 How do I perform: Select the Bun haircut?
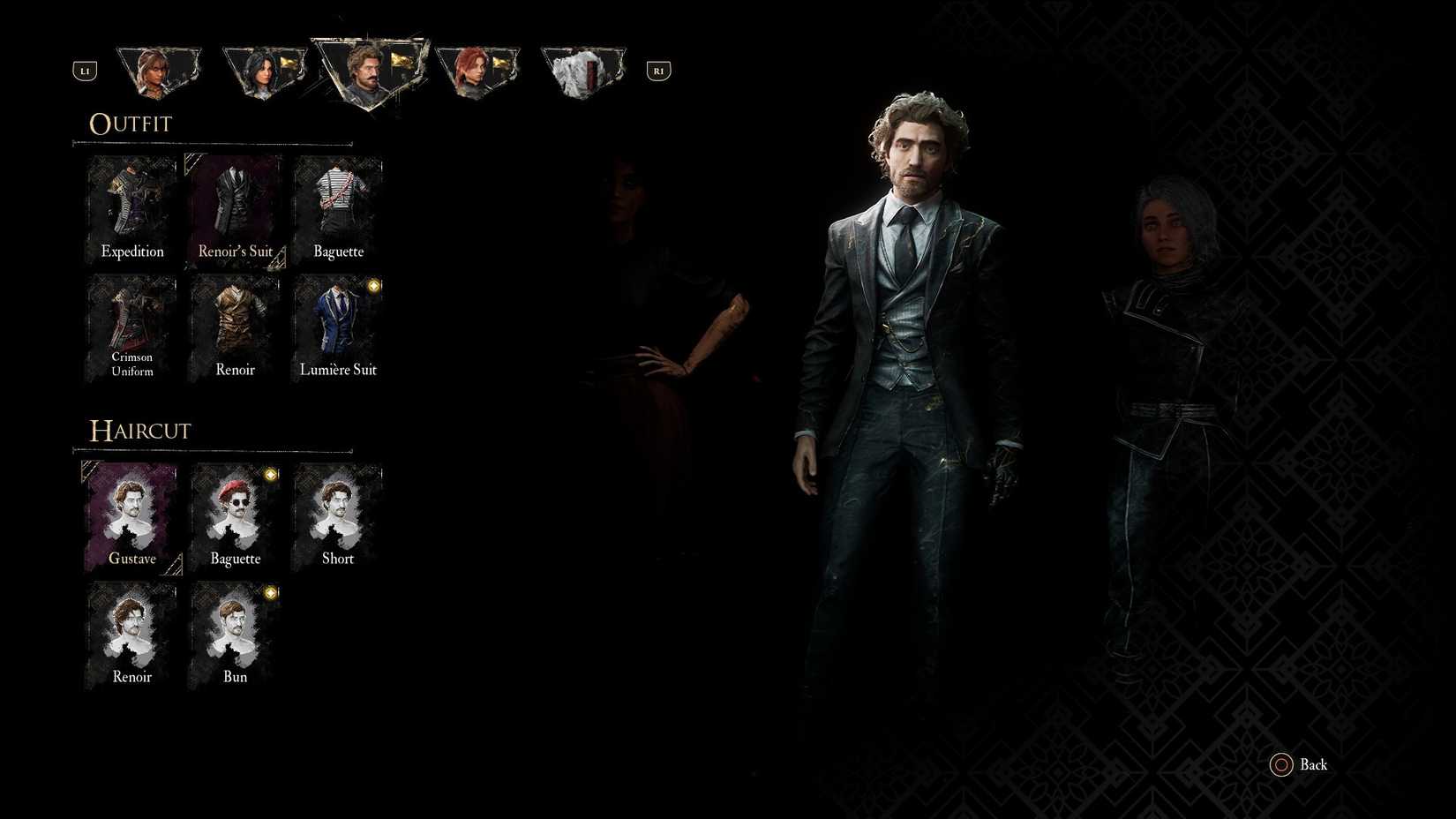point(234,634)
